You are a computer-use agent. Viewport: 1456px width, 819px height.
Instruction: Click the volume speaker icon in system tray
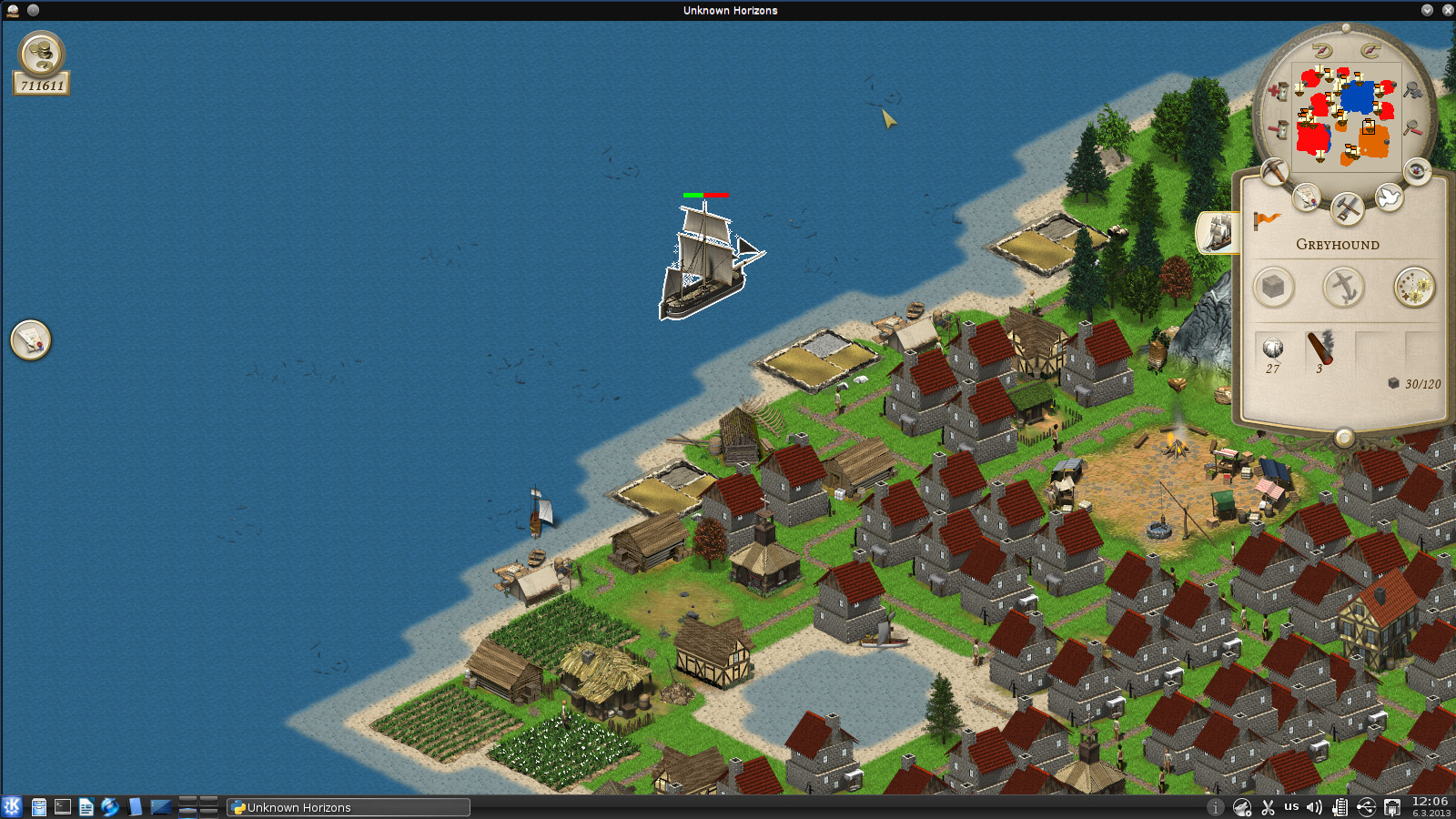click(x=1314, y=807)
